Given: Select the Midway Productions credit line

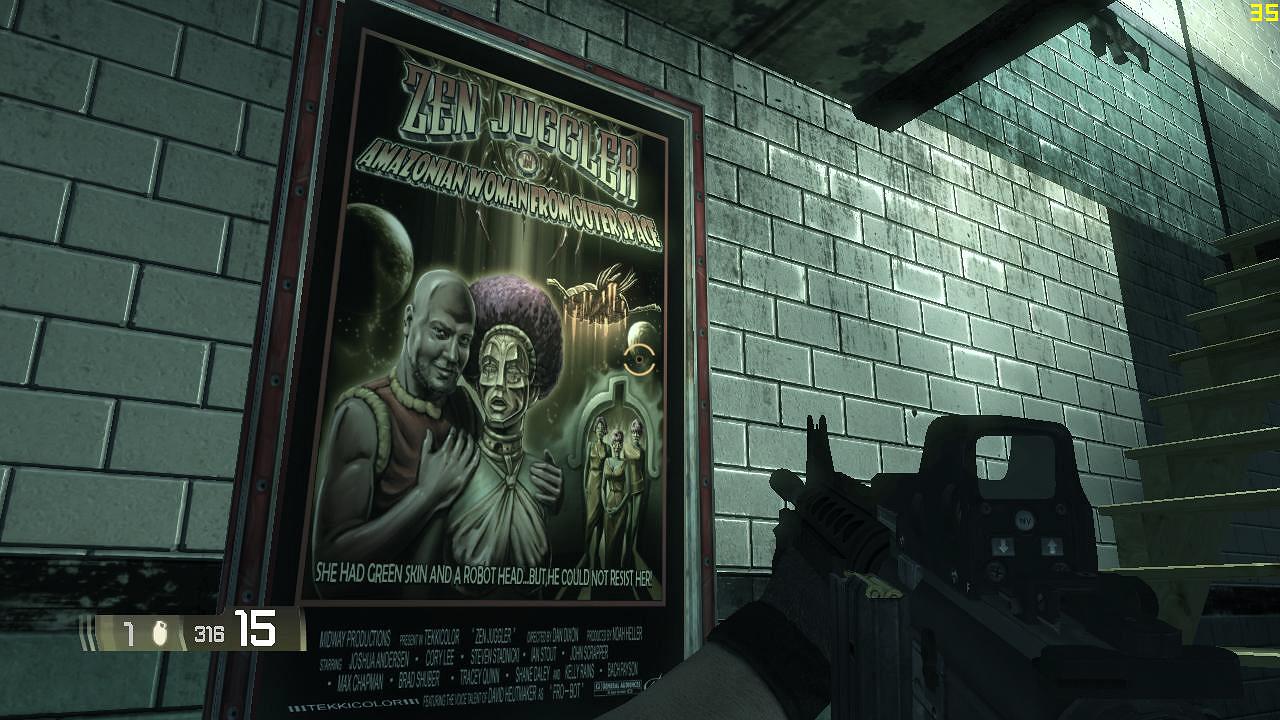Looking at the screenshot, I should (x=356, y=636).
